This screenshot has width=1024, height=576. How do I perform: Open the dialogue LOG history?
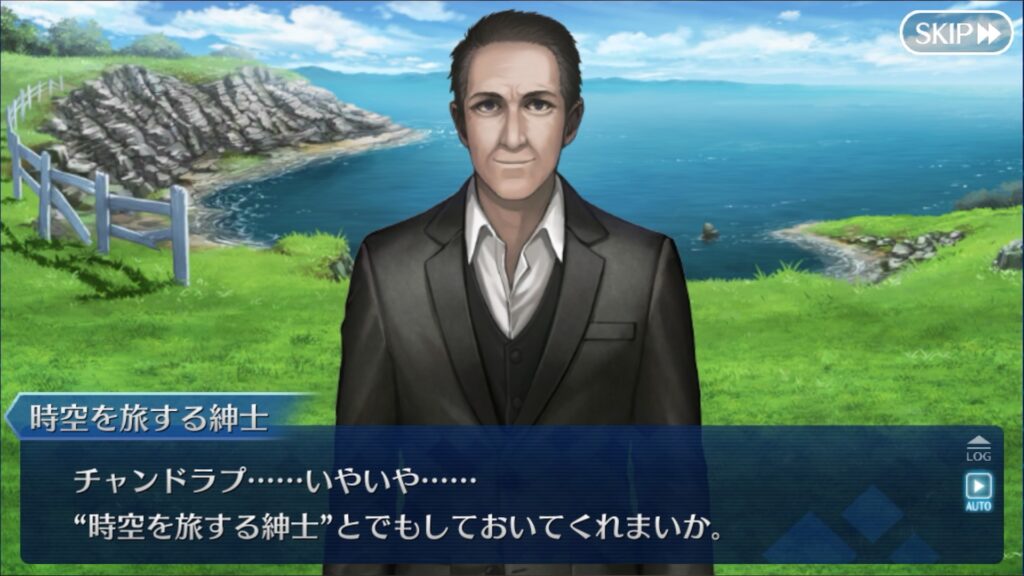(x=978, y=448)
